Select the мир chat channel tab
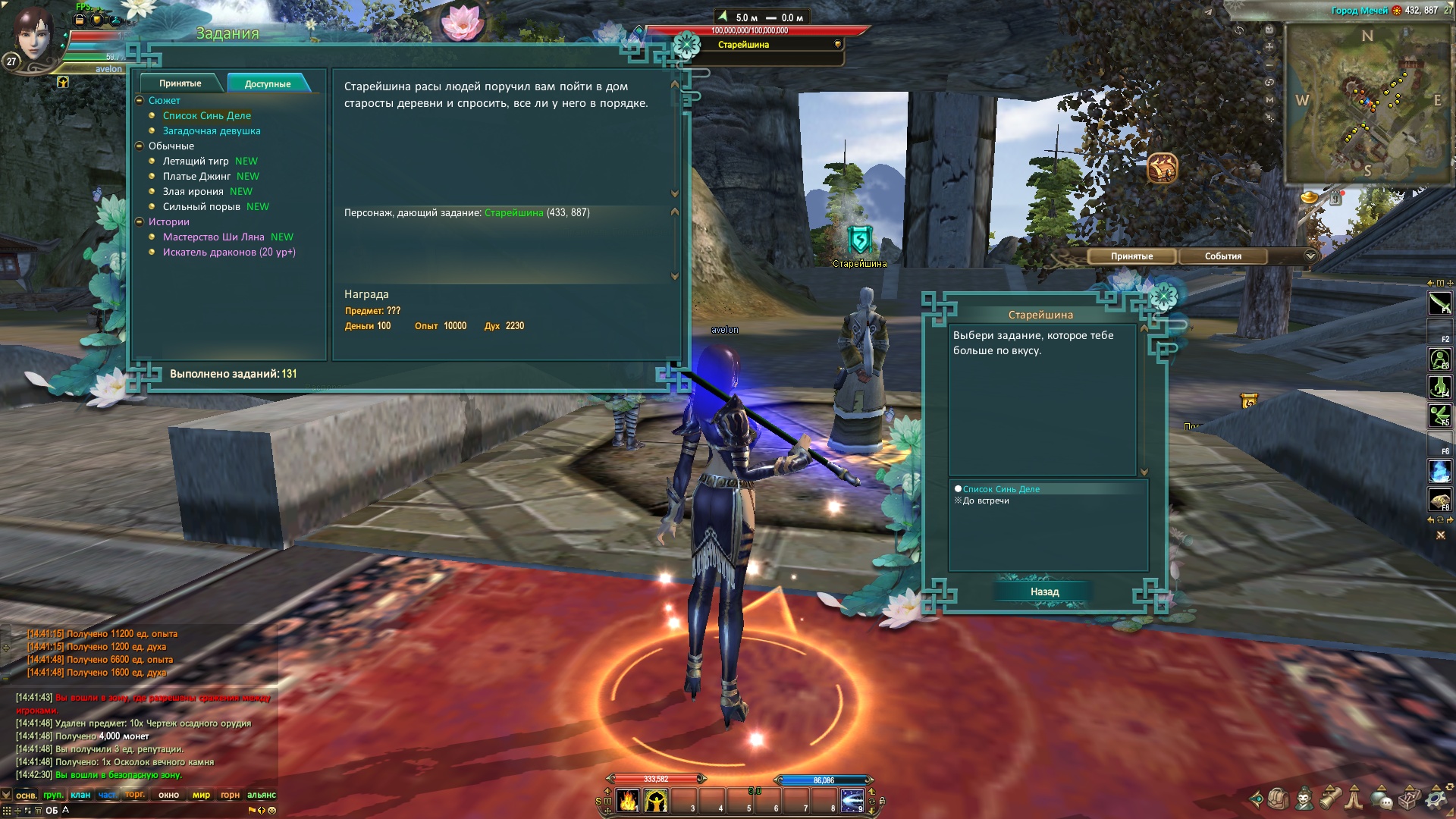This screenshot has width=1456, height=819. point(201,795)
